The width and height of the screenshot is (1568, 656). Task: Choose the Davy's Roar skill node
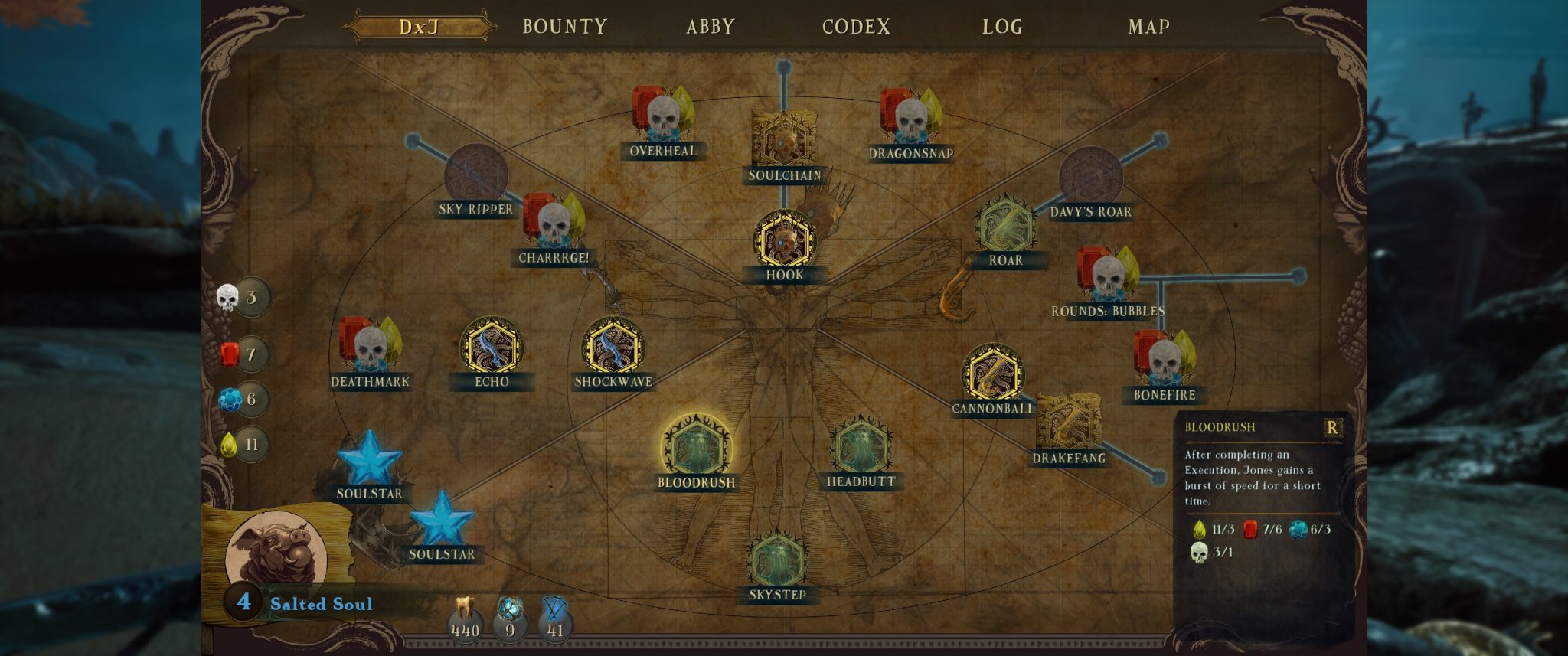coord(1090,178)
